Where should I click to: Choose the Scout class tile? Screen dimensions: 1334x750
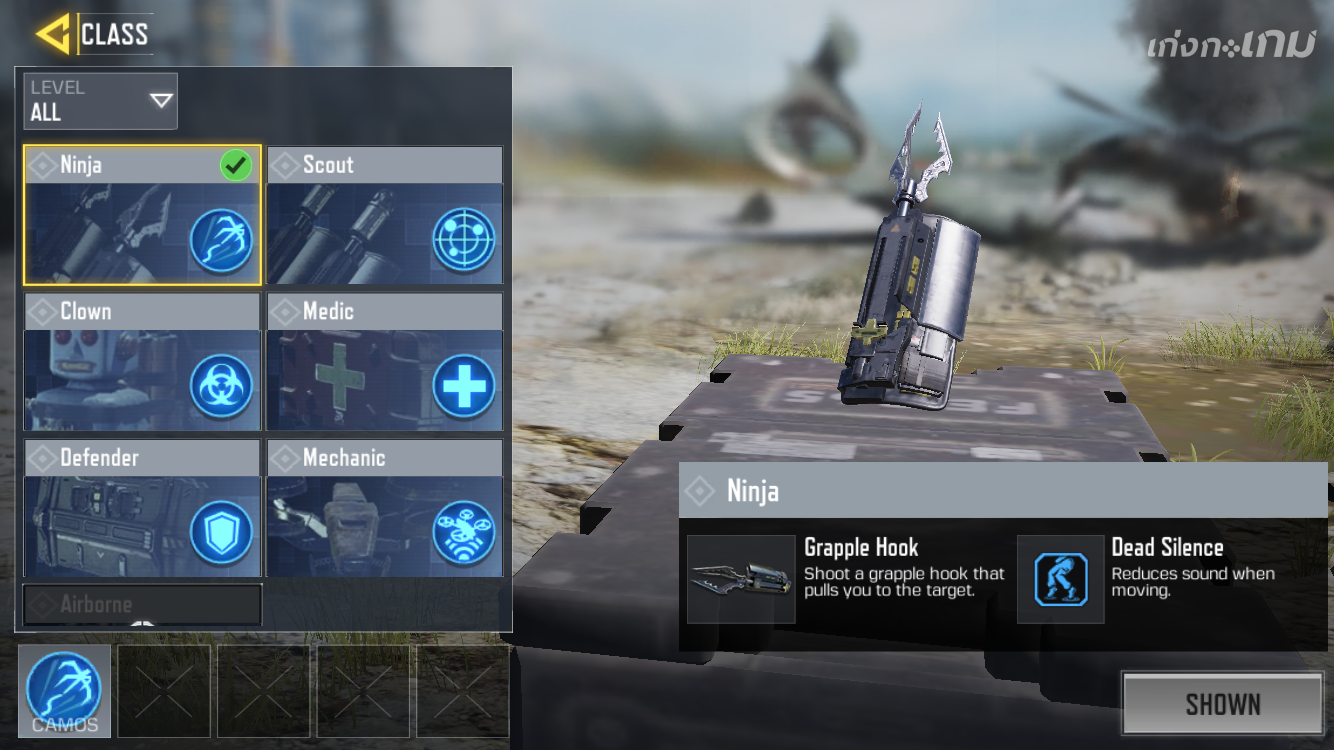coord(385,216)
